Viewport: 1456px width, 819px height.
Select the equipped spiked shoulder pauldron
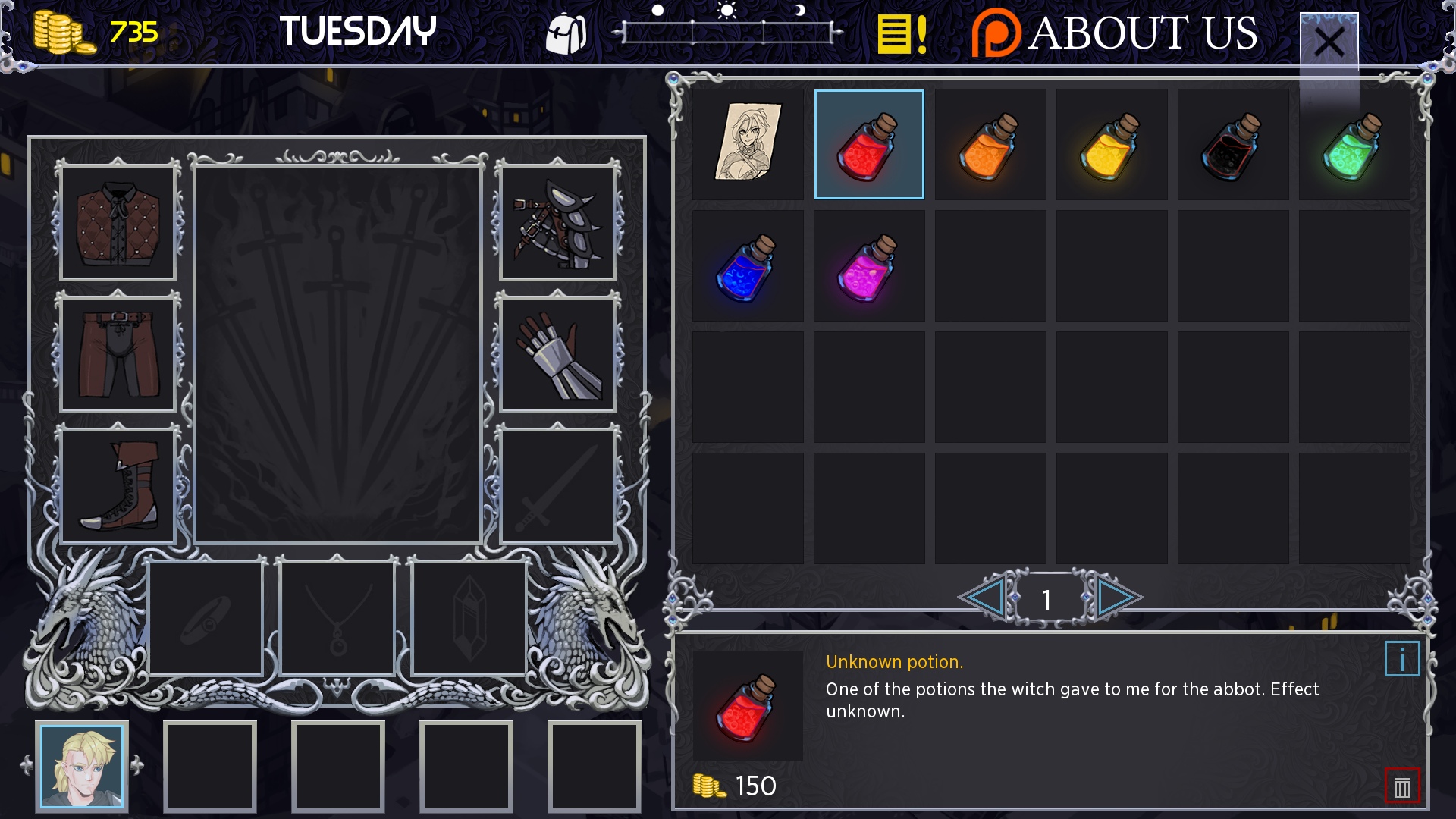click(557, 223)
